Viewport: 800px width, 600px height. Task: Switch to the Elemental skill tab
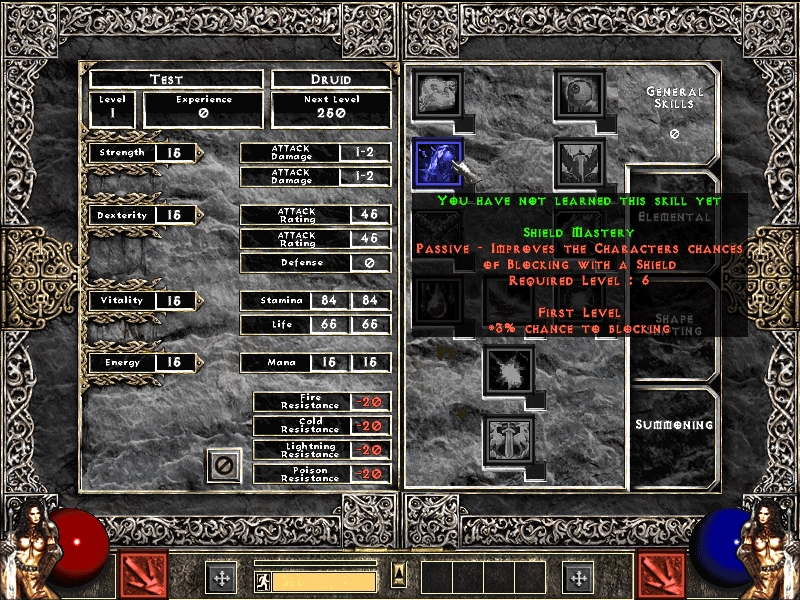pos(674,216)
